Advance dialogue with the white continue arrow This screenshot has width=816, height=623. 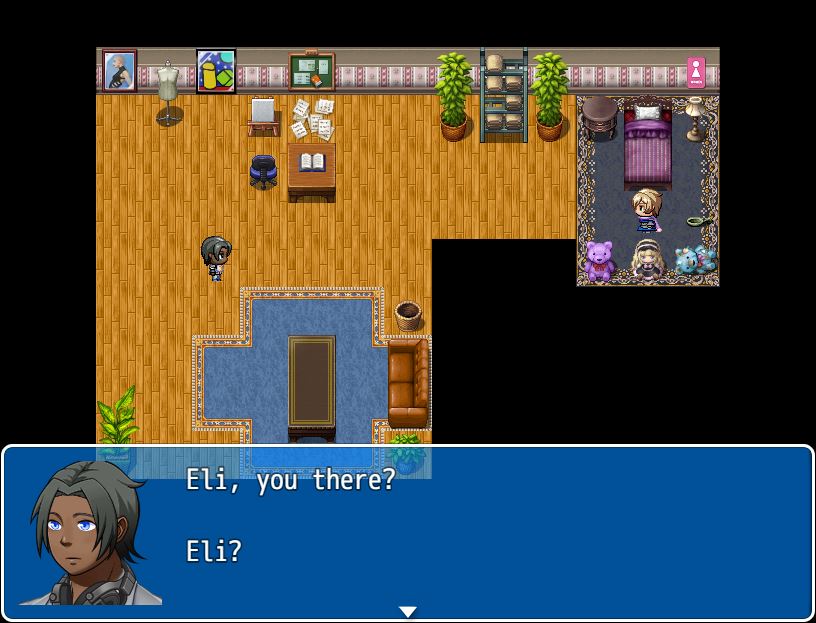(x=407, y=611)
